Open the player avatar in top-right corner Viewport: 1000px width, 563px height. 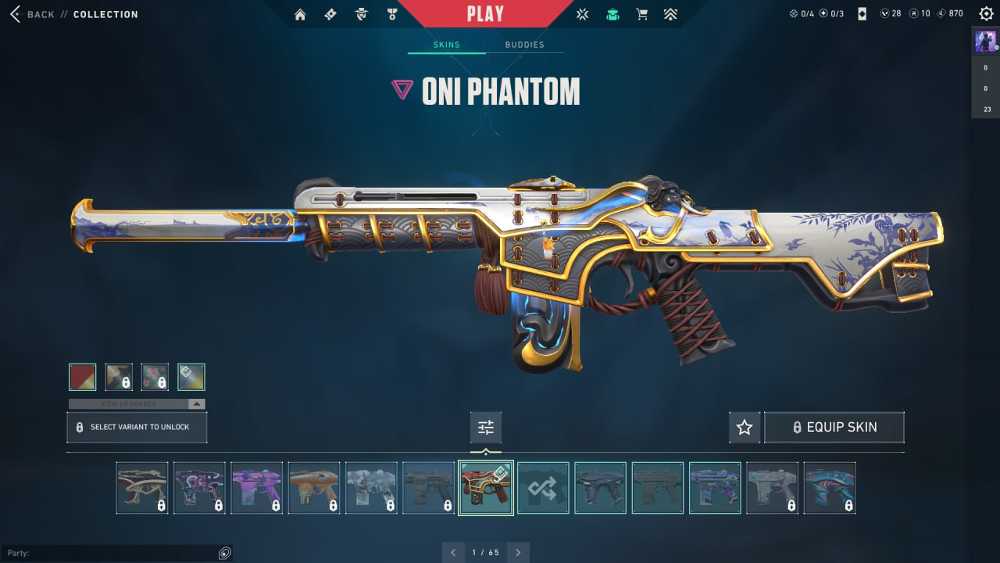coord(985,41)
